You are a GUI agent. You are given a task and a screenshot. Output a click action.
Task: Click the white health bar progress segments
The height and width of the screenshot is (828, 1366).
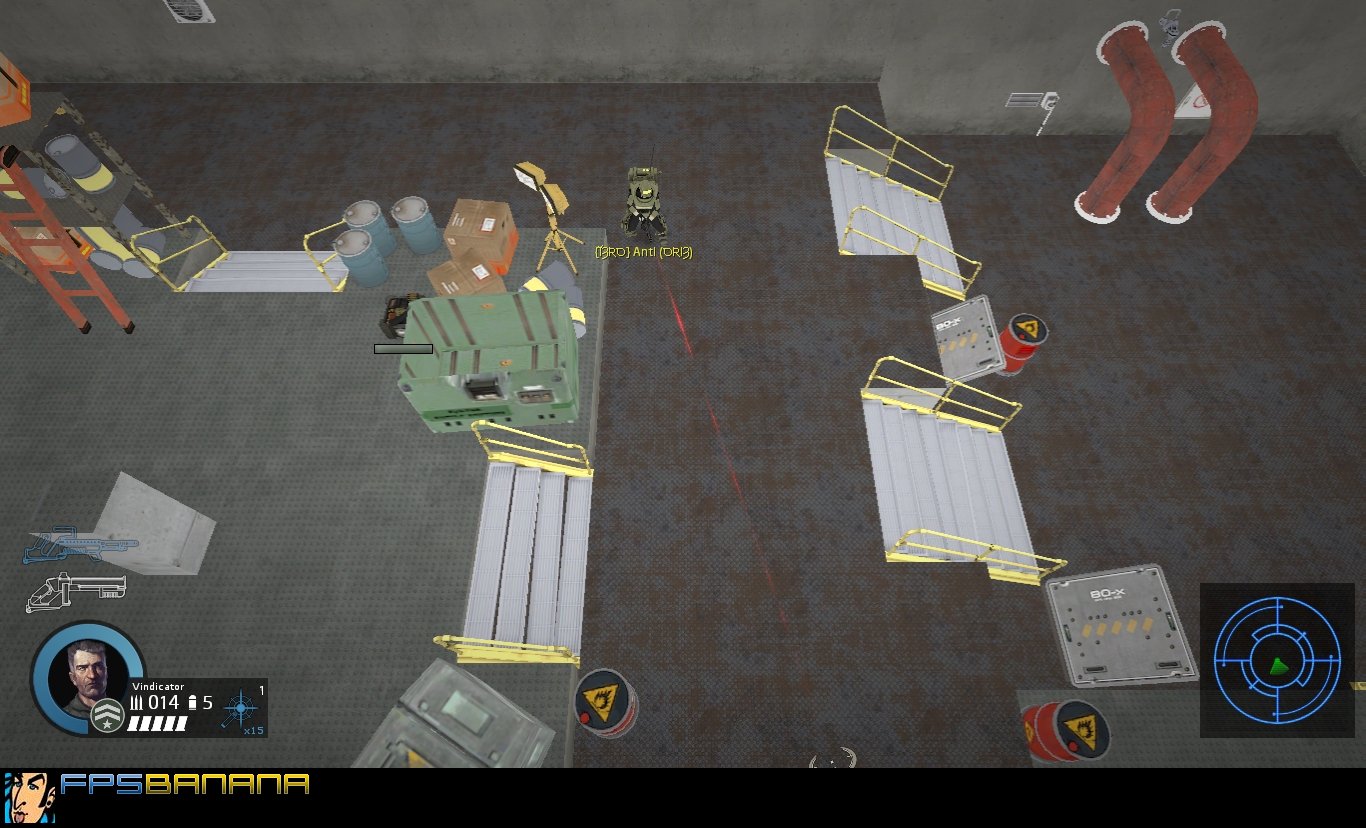pos(158,723)
